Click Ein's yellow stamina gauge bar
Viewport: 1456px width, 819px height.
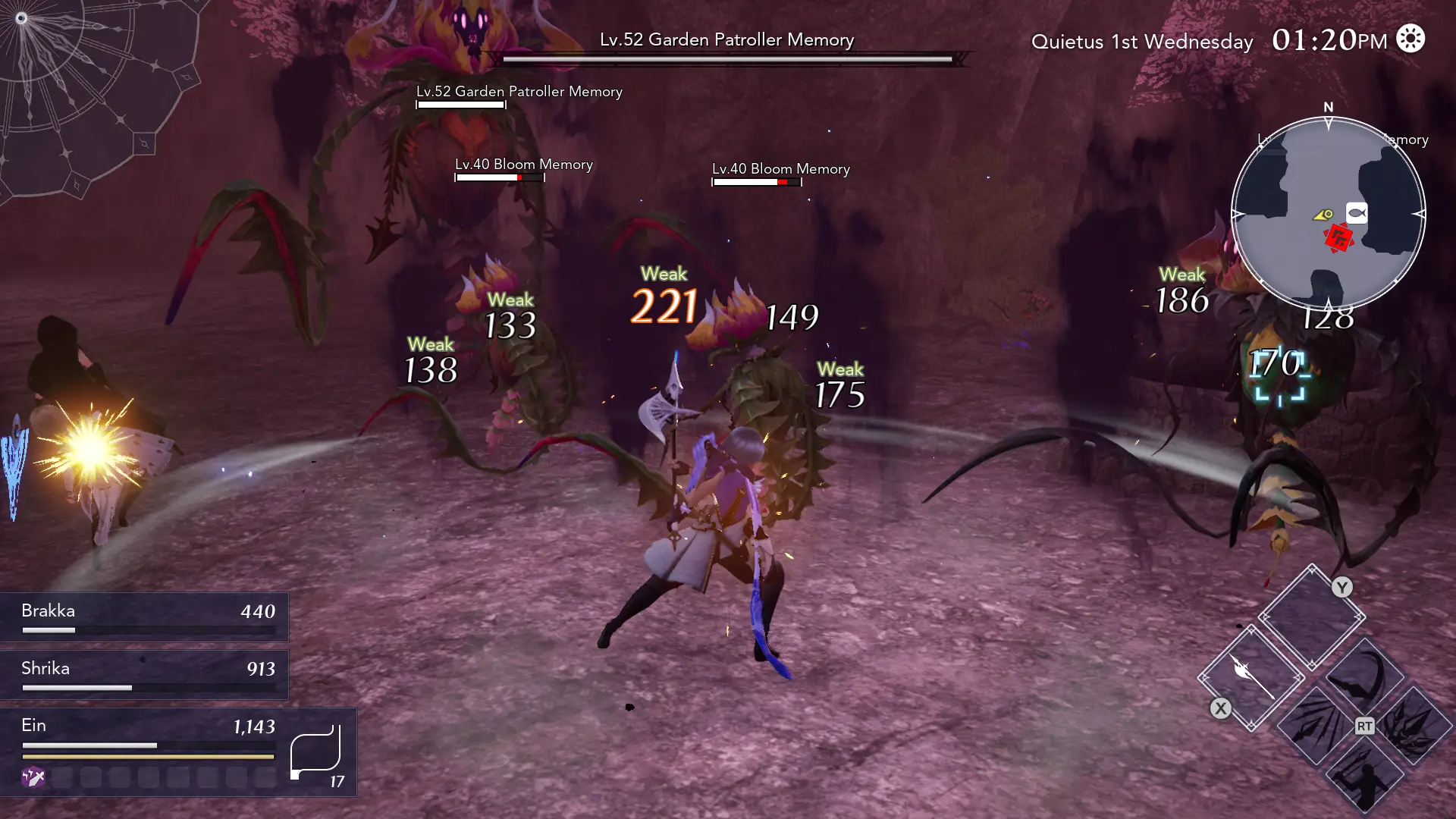pos(148,756)
